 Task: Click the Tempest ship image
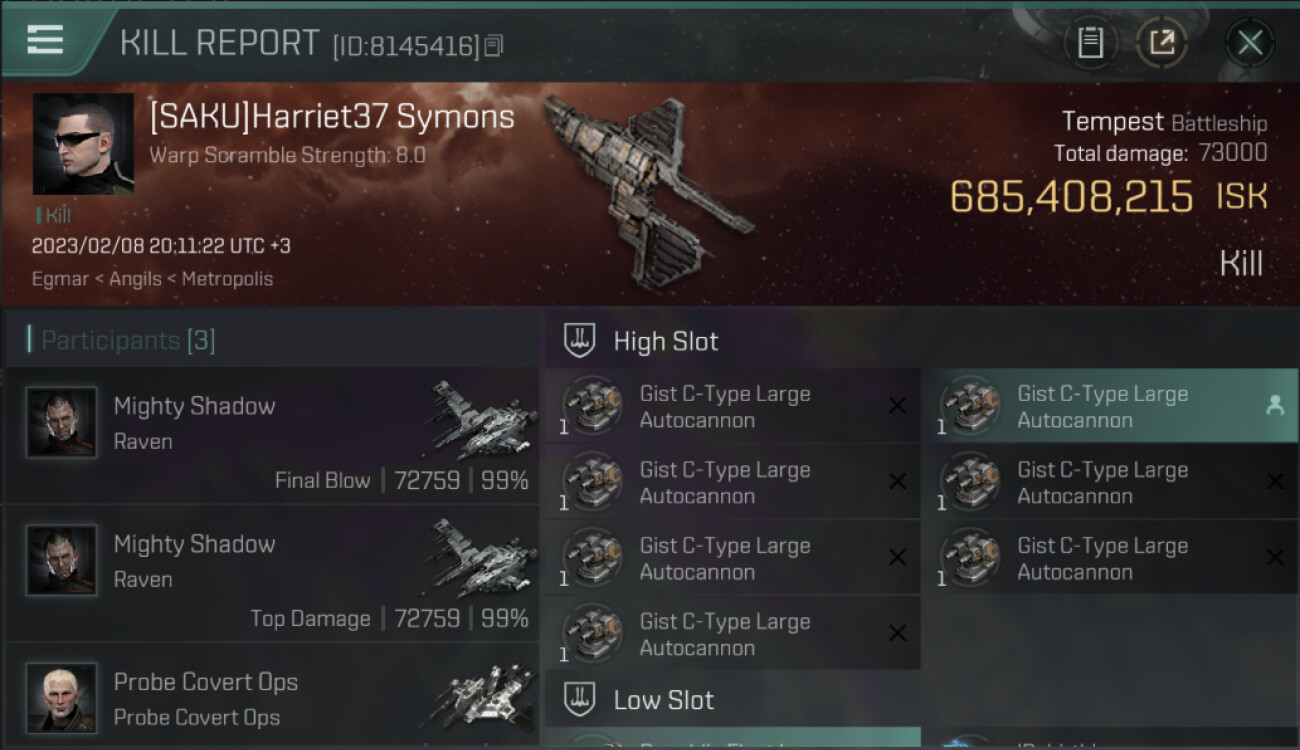[x=646, y=190]
